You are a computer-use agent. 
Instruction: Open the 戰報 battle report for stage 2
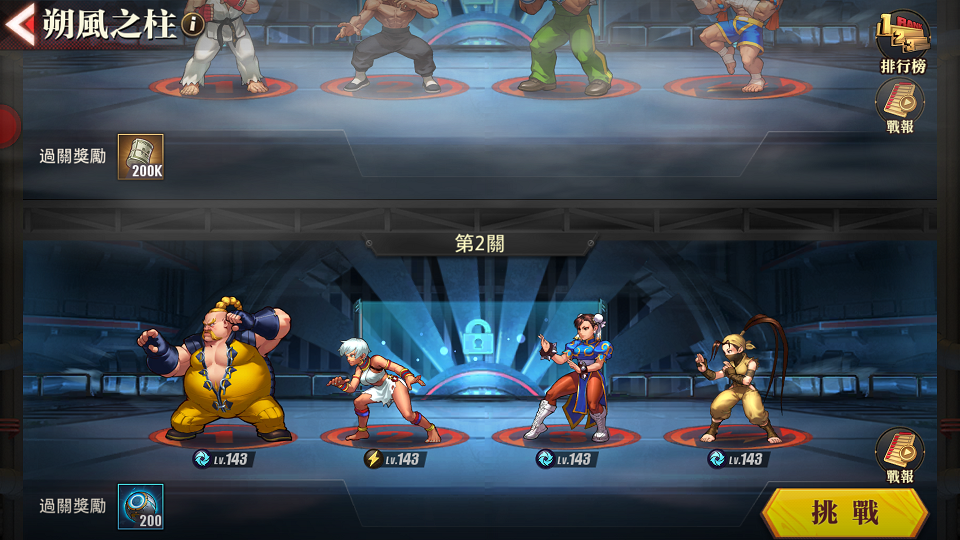(899, 455)
